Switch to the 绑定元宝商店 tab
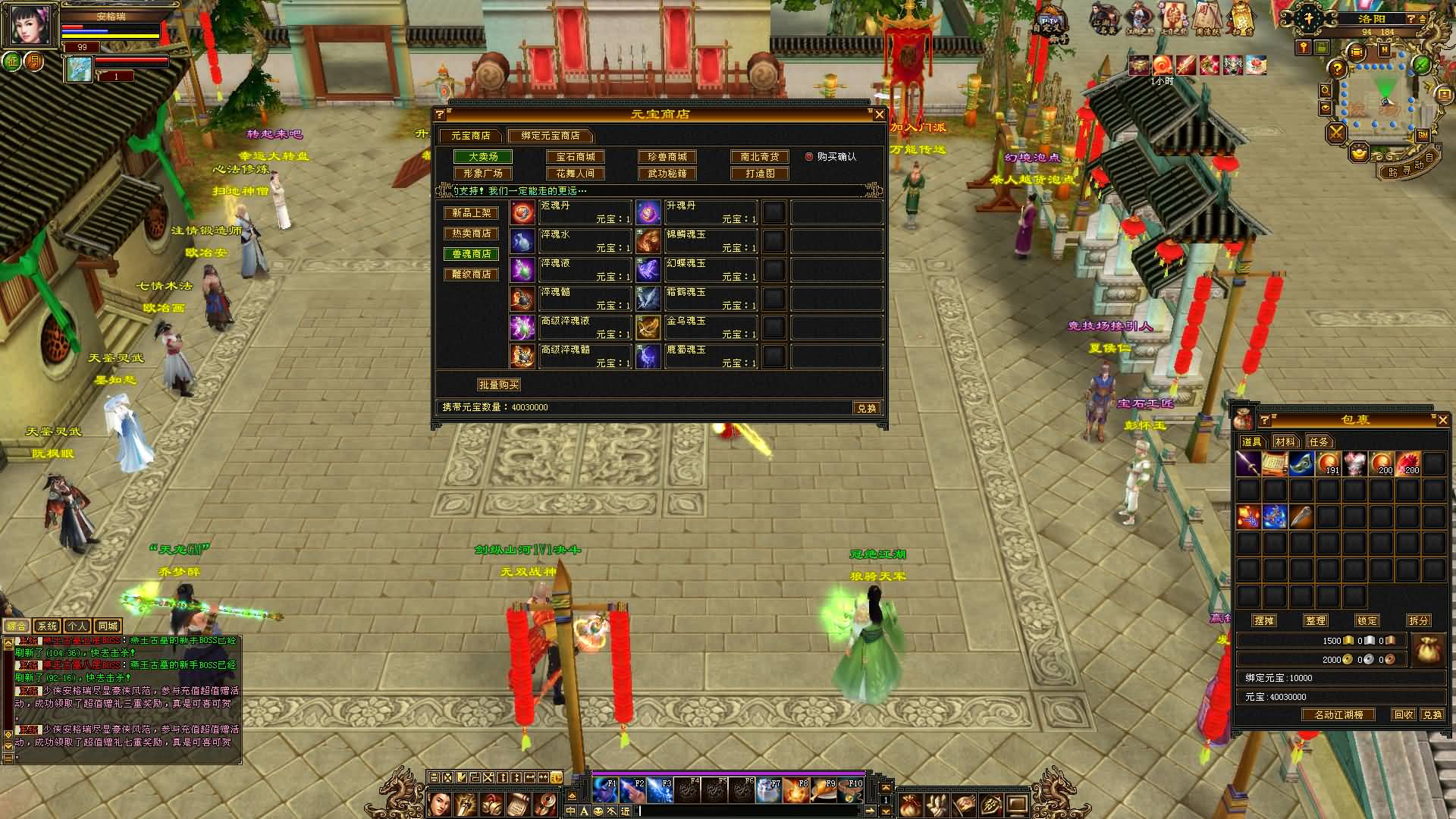1456x819 pixels. click(550, 136)
